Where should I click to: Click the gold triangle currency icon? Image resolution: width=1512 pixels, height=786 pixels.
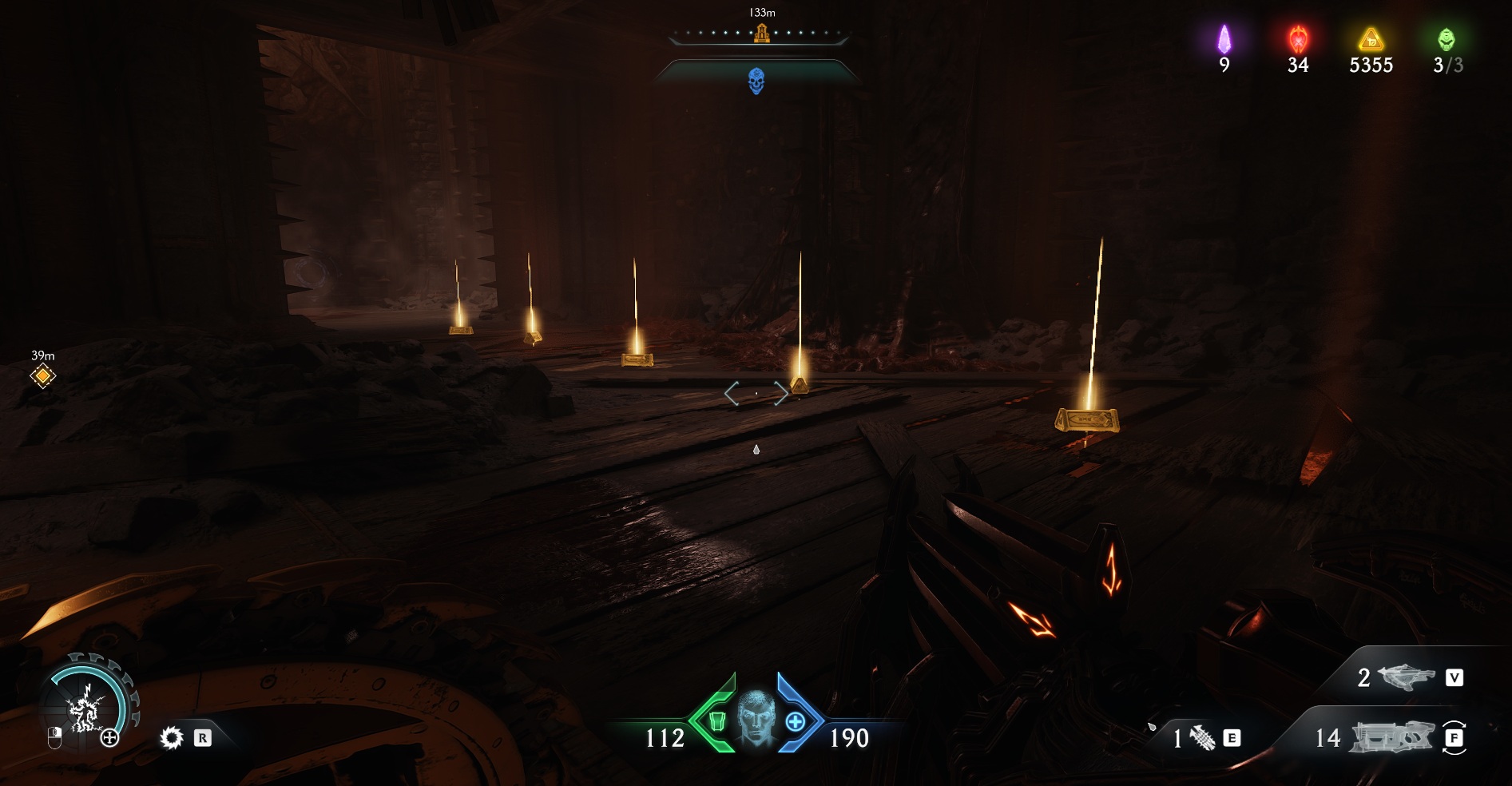coord(1371,39)
